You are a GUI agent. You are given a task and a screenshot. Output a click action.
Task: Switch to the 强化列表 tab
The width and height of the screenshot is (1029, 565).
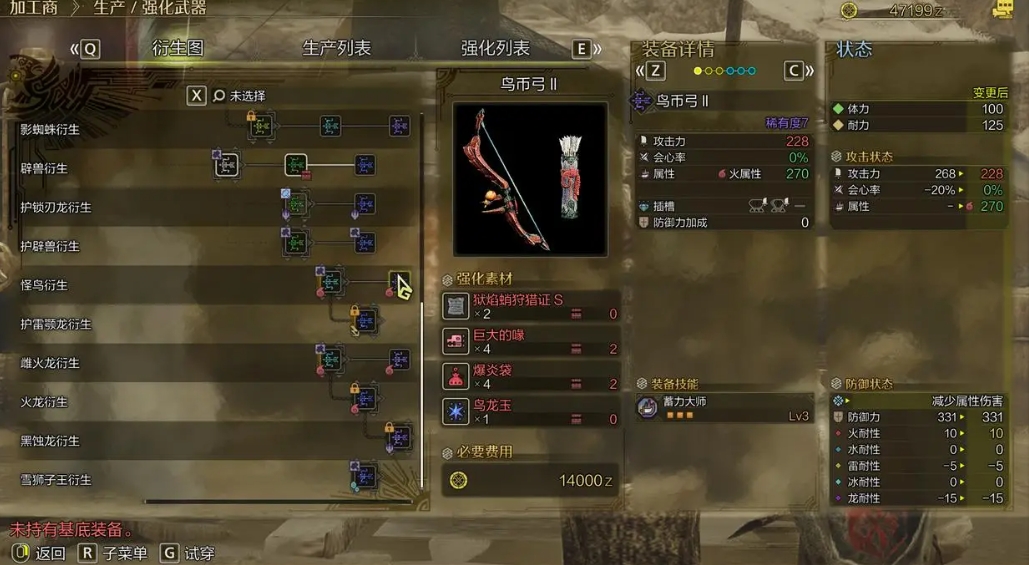(x=495, y=48)
